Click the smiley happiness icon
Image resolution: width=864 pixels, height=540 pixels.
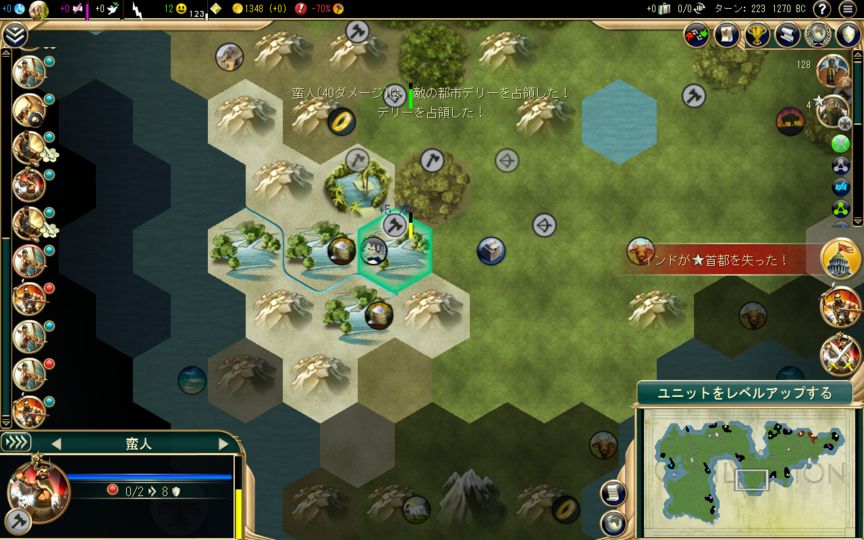[180, 9]
